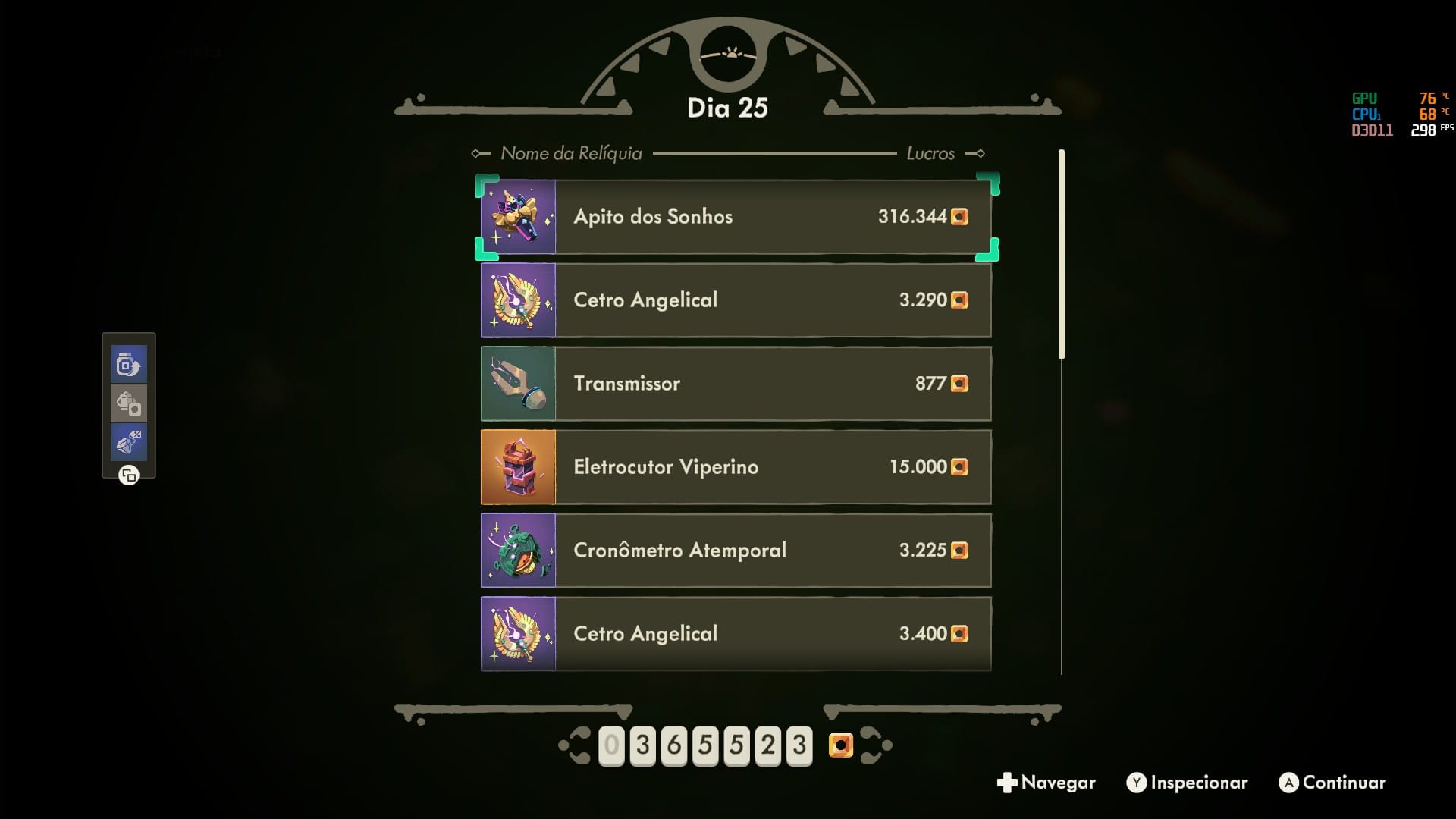1456x819 pixels.
Task: Select the Apito dos Sonhos relic row
Action: coord(736,217)
